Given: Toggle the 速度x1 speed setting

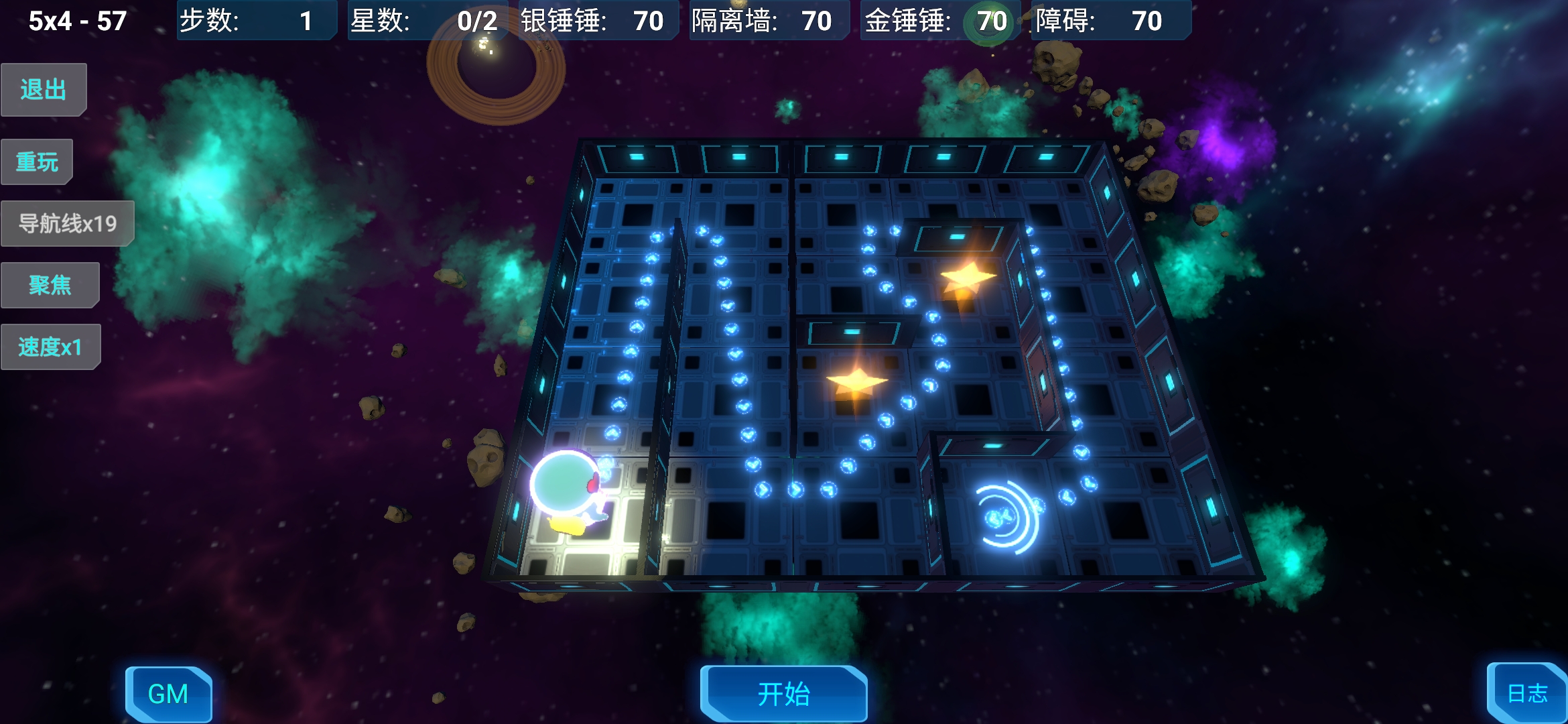Looking at the screenshot, I should point(52,346).
